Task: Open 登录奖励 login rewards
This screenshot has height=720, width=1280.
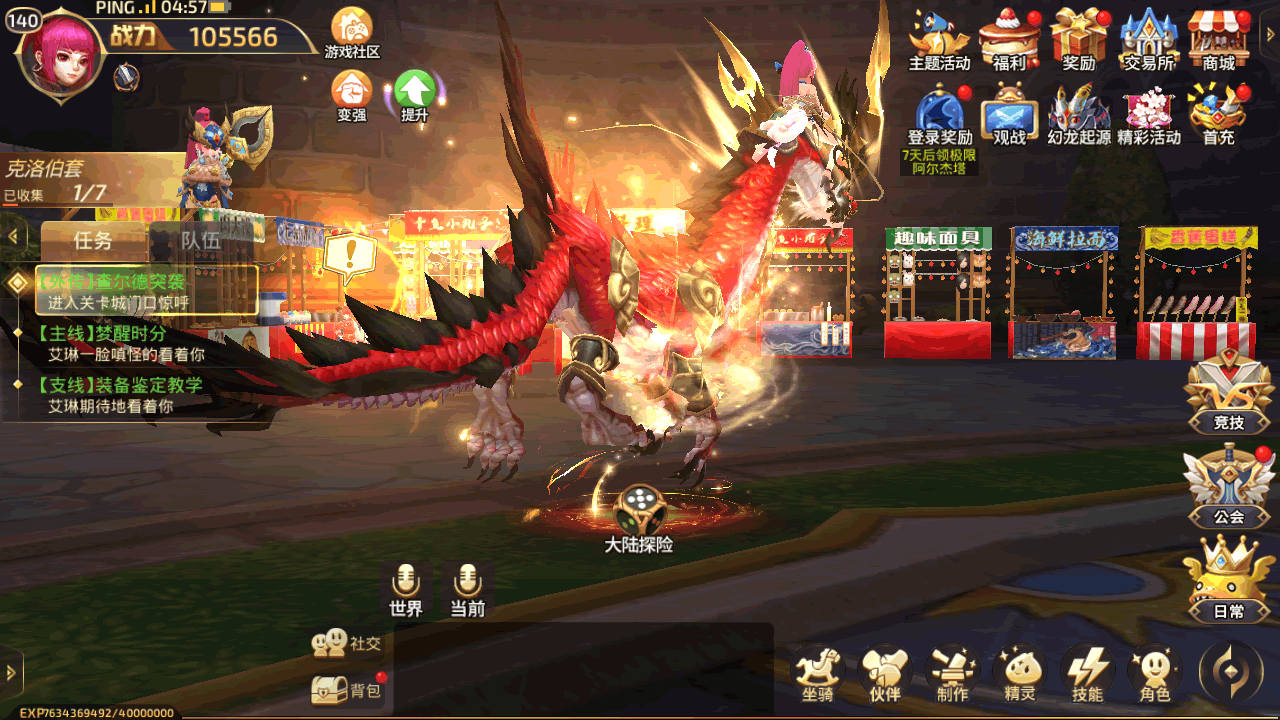Action: point(939,114)
